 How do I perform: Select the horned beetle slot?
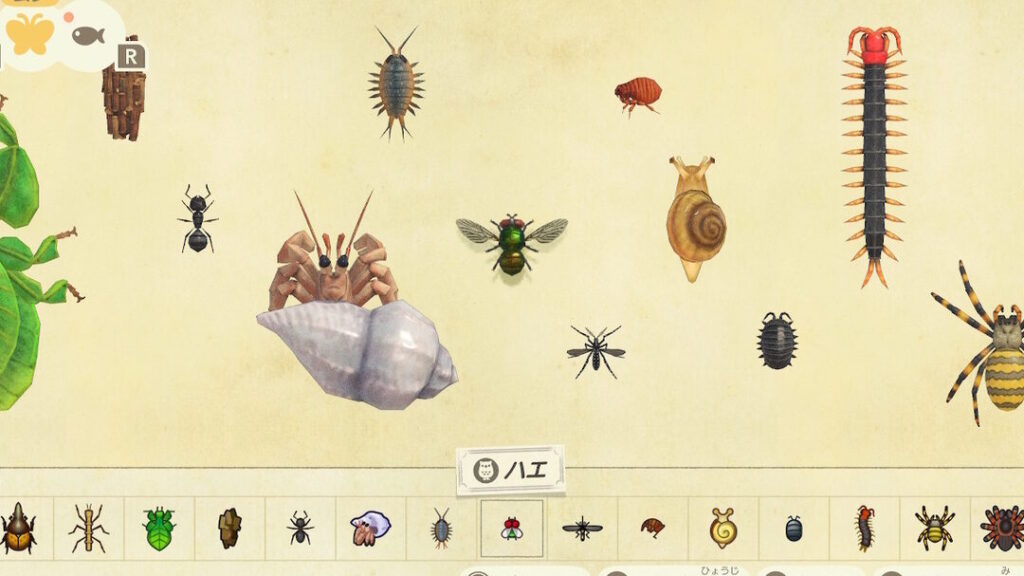[17, 528]
